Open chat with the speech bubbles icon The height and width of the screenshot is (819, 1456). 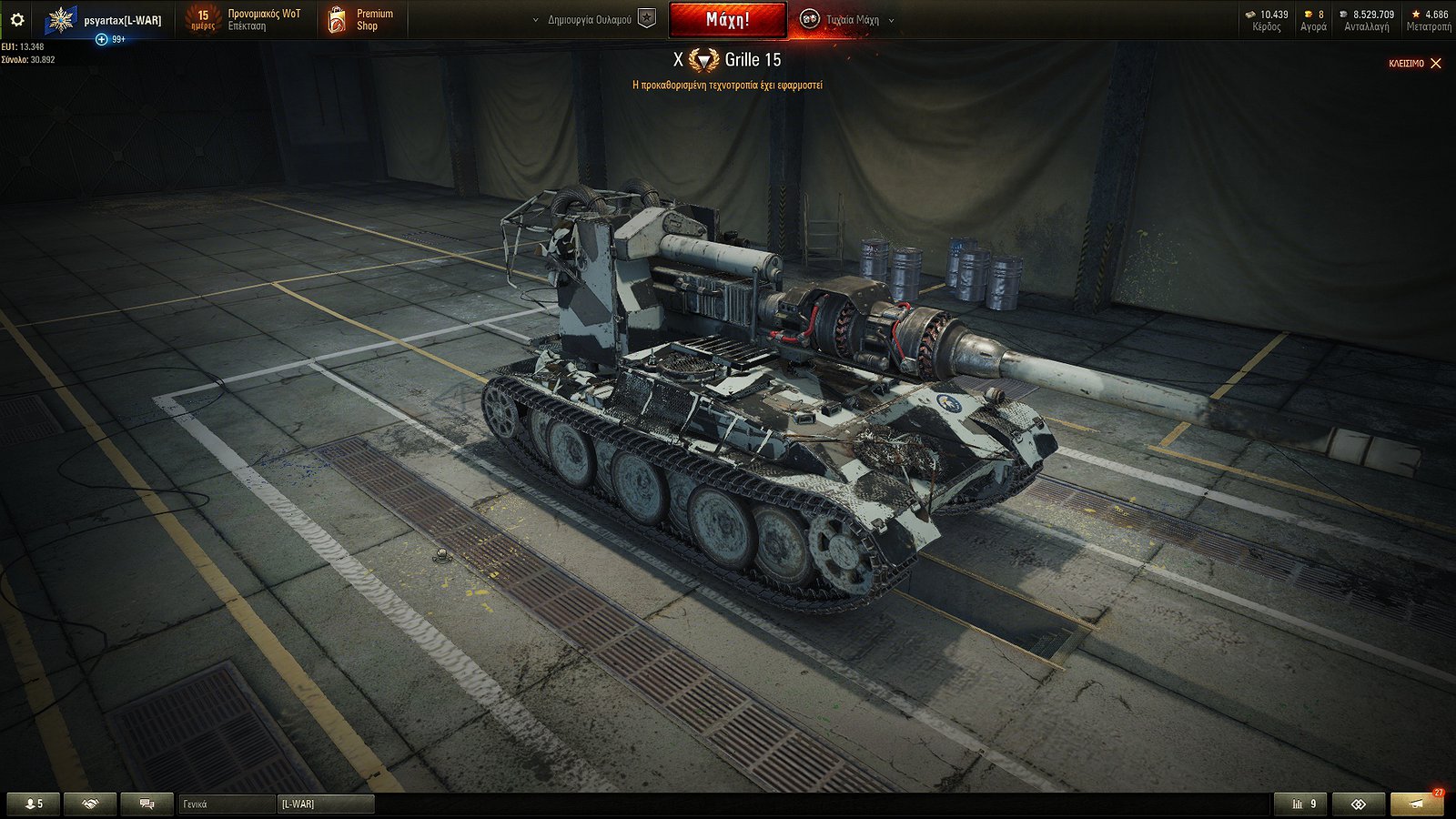[x=146, y=804]
